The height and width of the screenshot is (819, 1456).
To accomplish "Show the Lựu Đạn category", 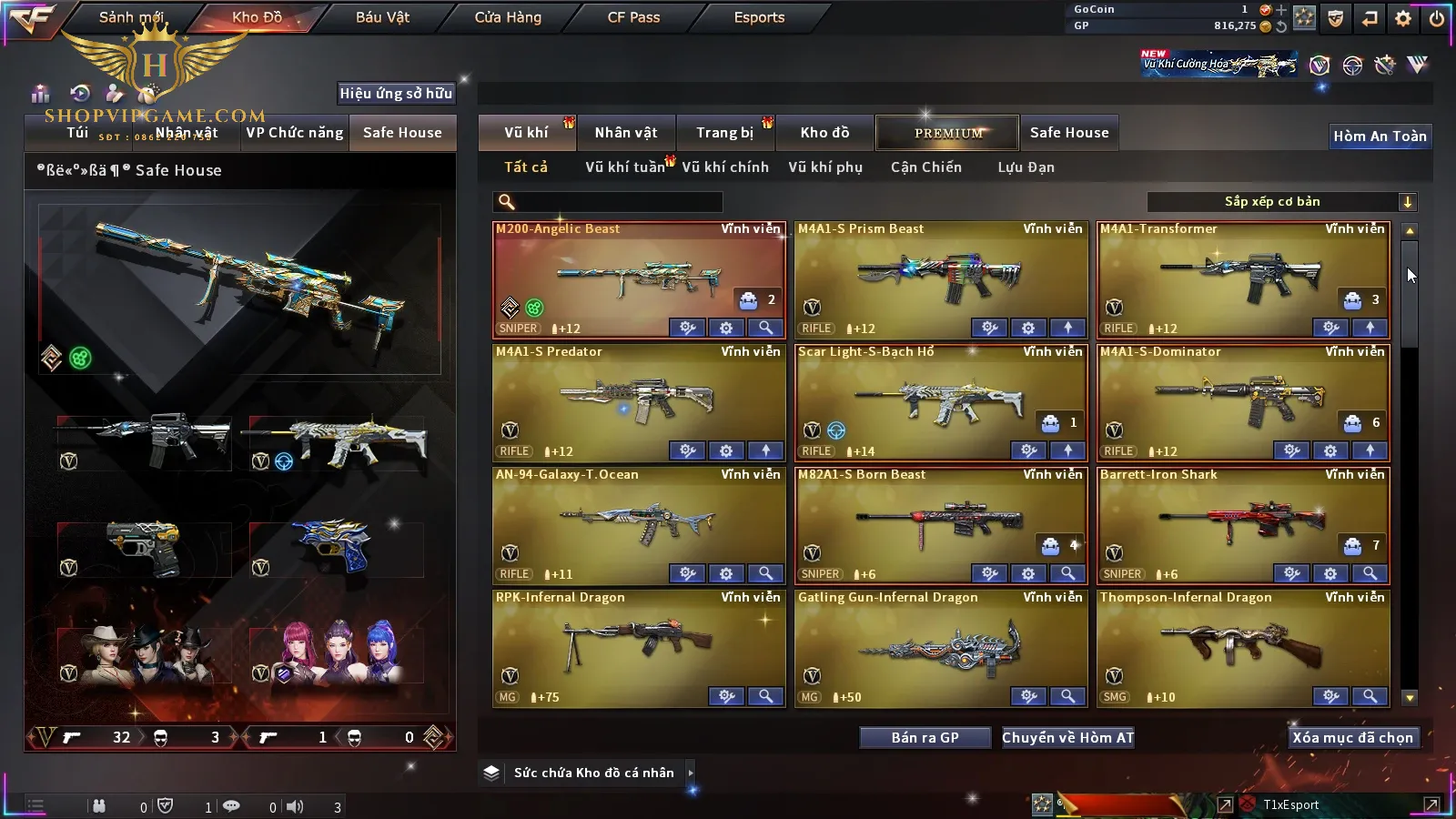I will point(1026,167).
